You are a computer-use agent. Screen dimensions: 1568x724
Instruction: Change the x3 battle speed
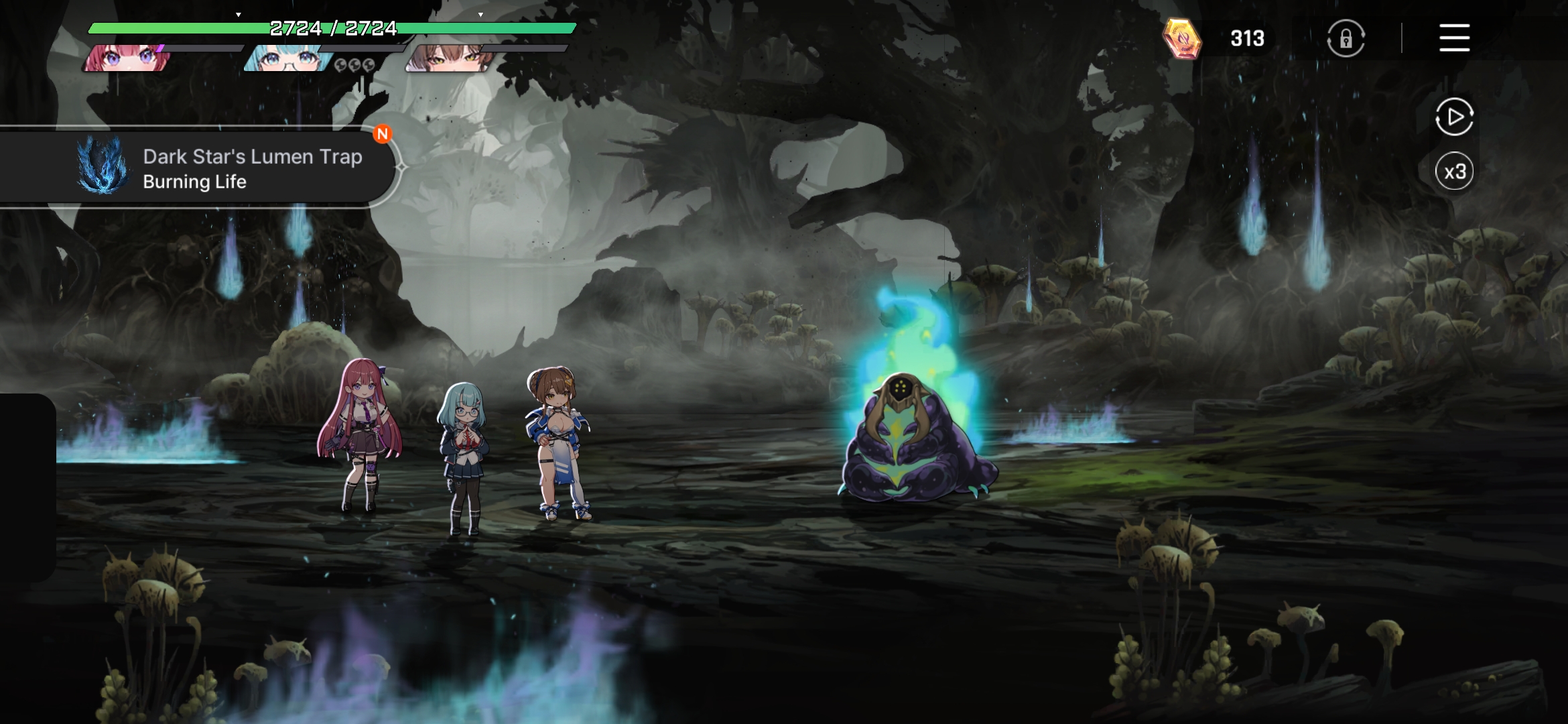click(1454, 172)
